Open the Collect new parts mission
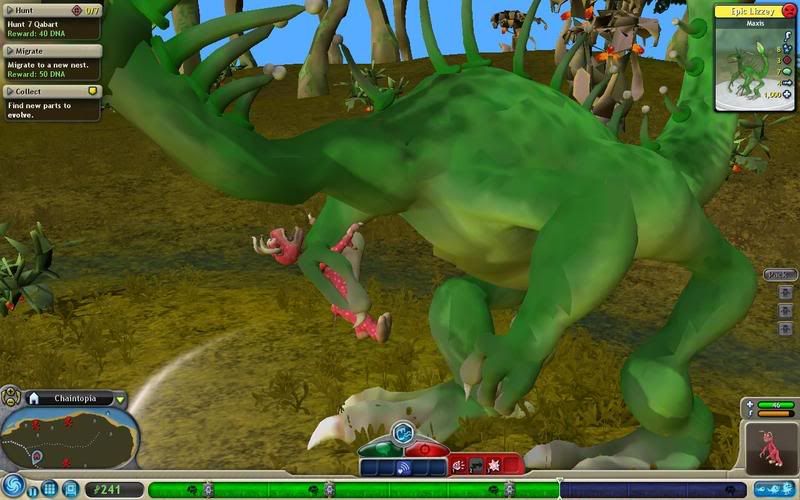 click(x=9, y=90)
